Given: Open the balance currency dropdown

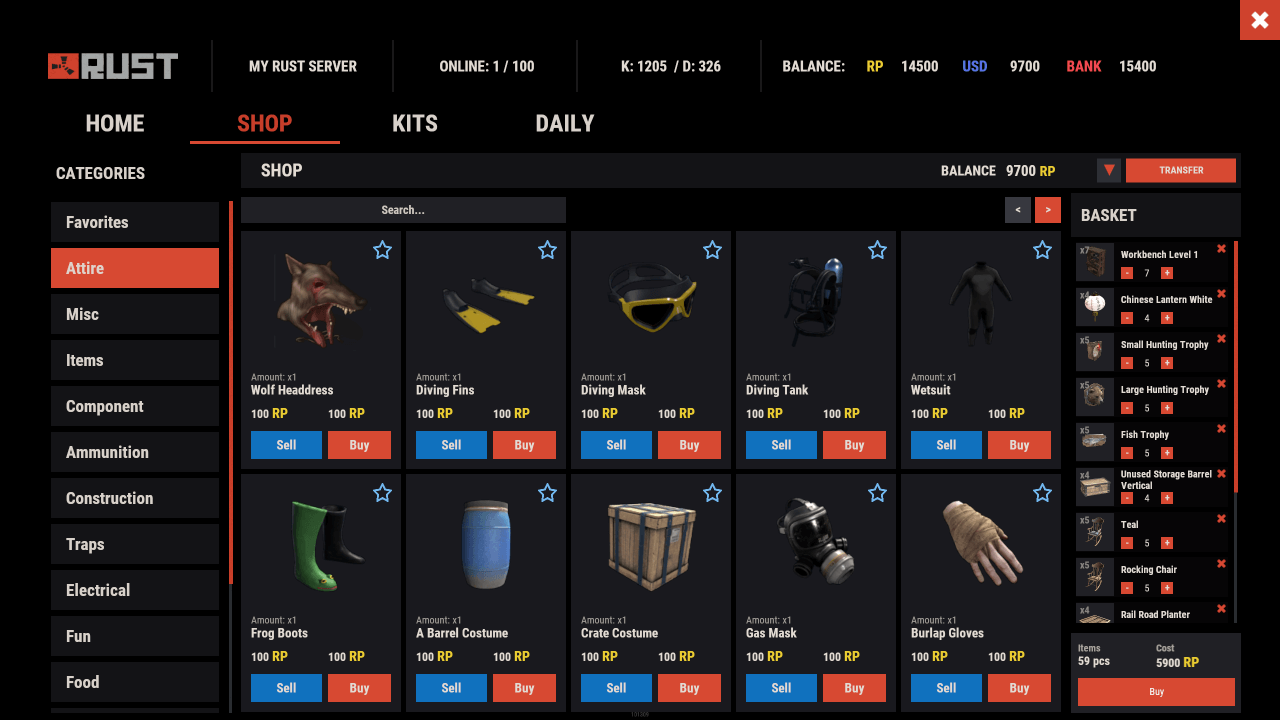Looking at the screenshot, I should (x=1108, y=170).
